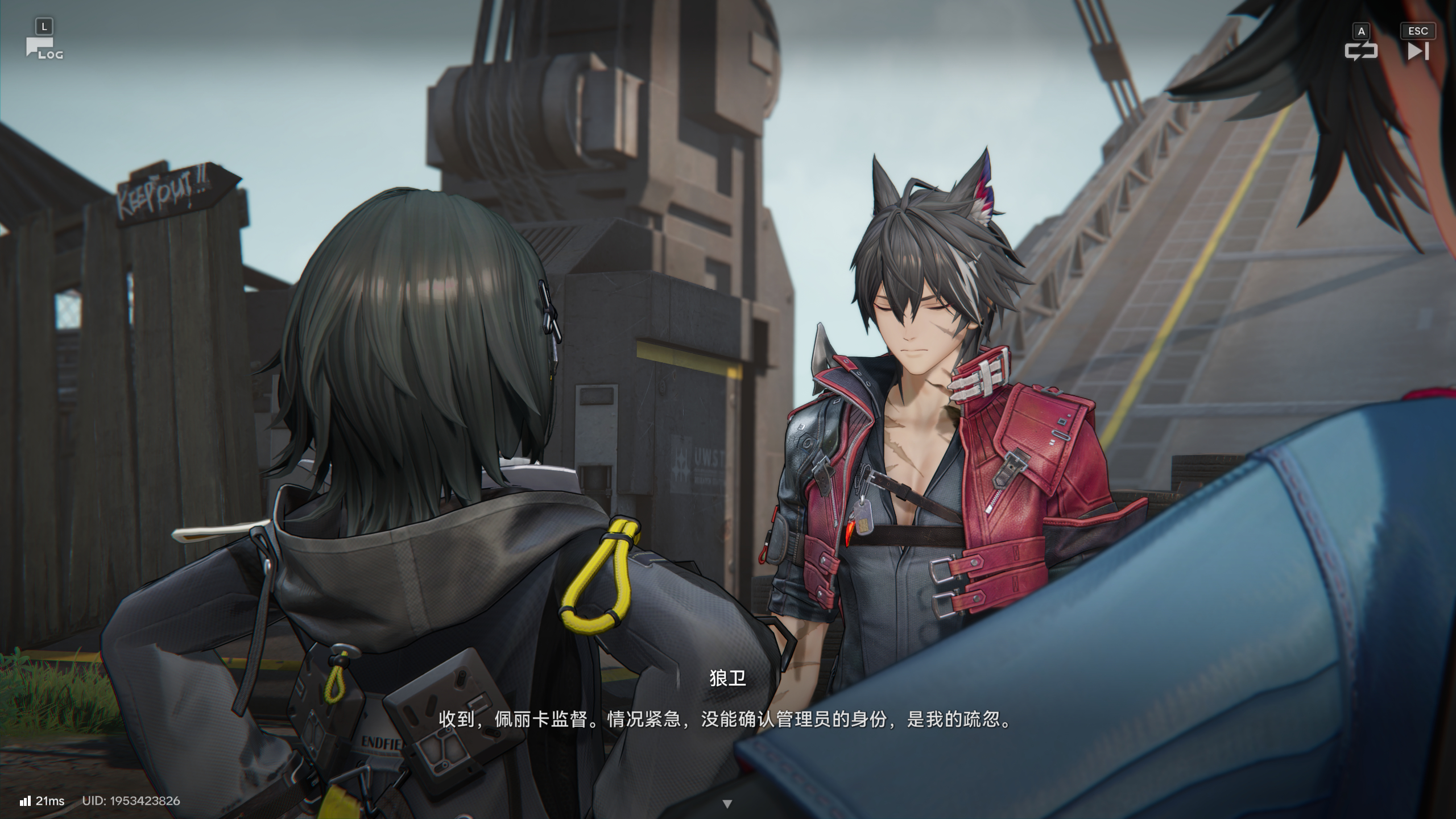Skip the cutscene dialogue

click(x=1417, y=51)
